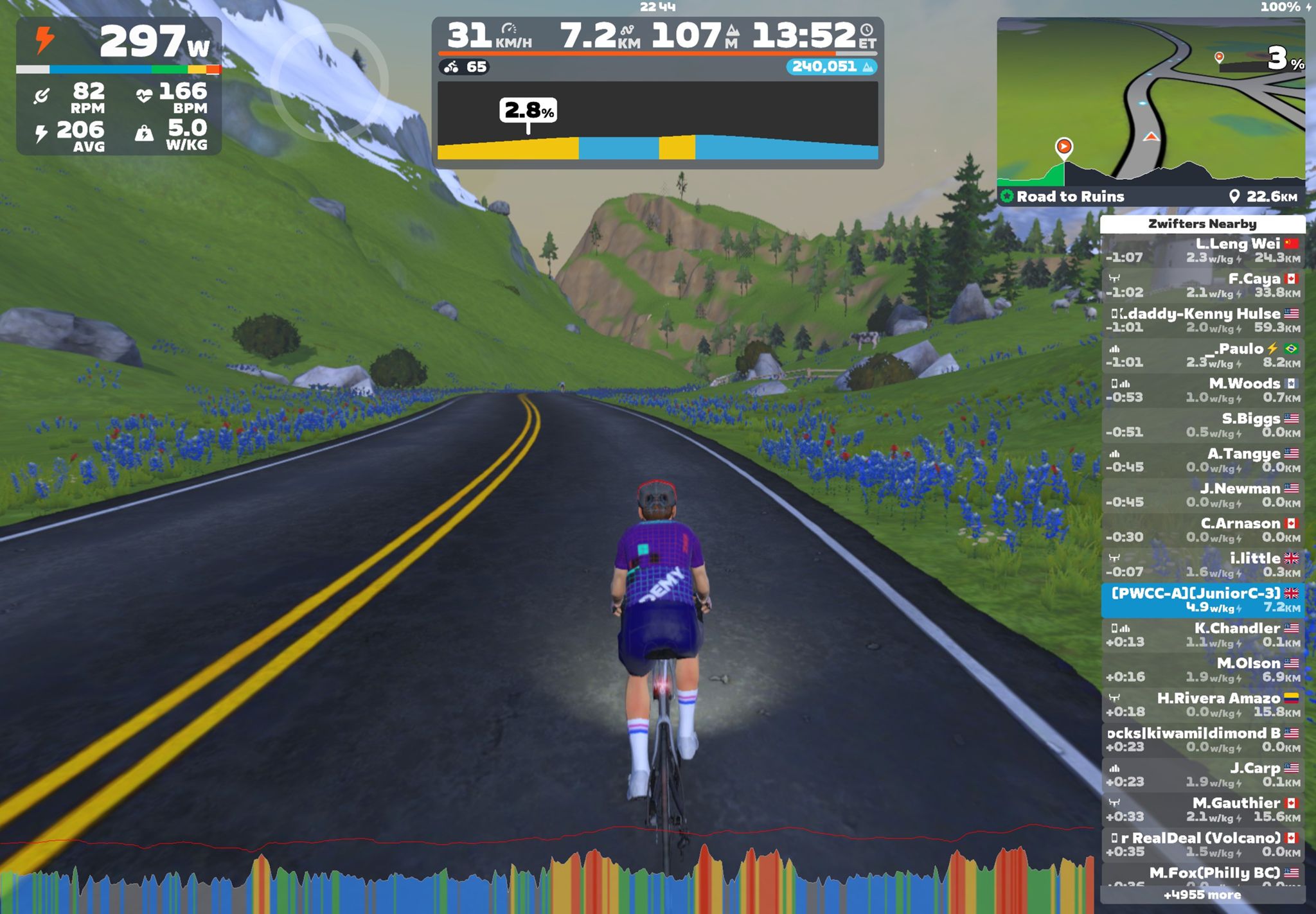
Task: Click the highlighted PWCC-A JuniorC-3 row
Action: coord(1203,600)
